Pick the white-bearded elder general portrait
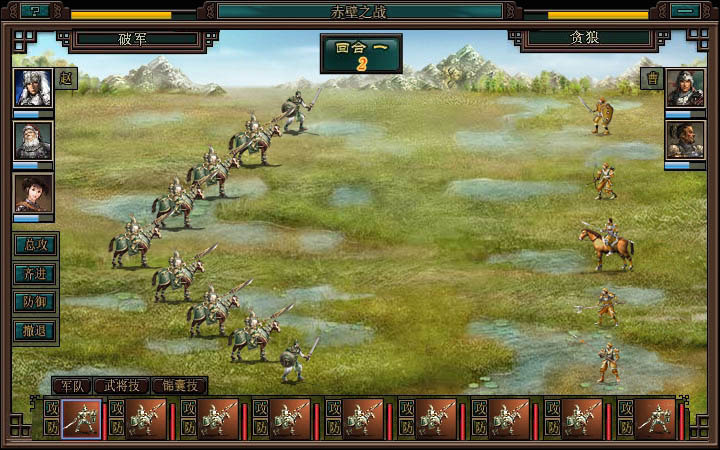The height and width of the screenshot is (450, 720). click(x=33, y=140)
